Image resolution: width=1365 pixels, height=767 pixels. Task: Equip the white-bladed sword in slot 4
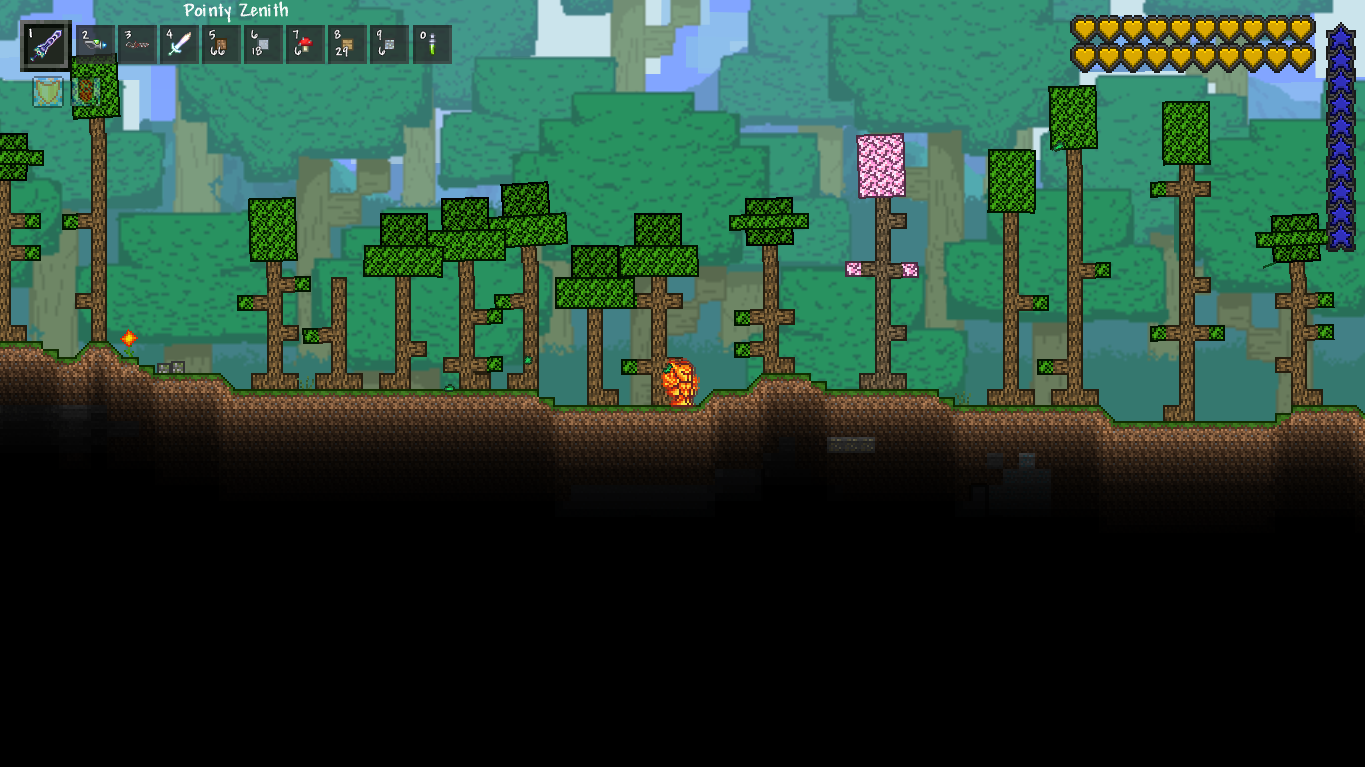(180, 45)
